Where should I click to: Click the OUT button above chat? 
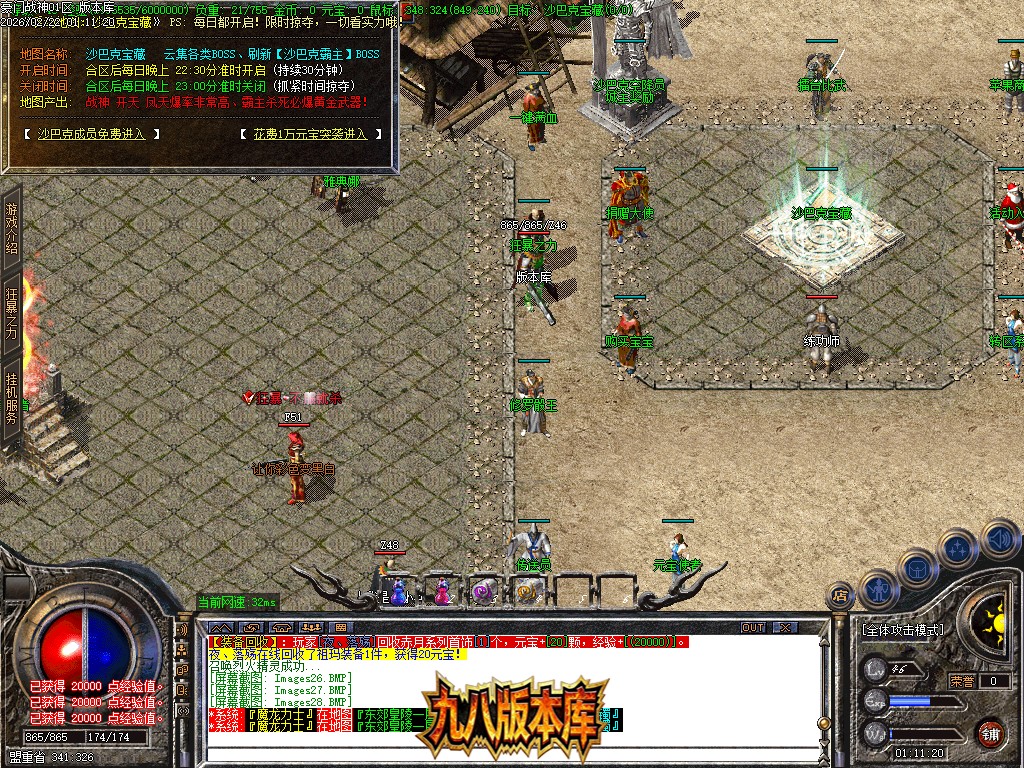point(752,627)
